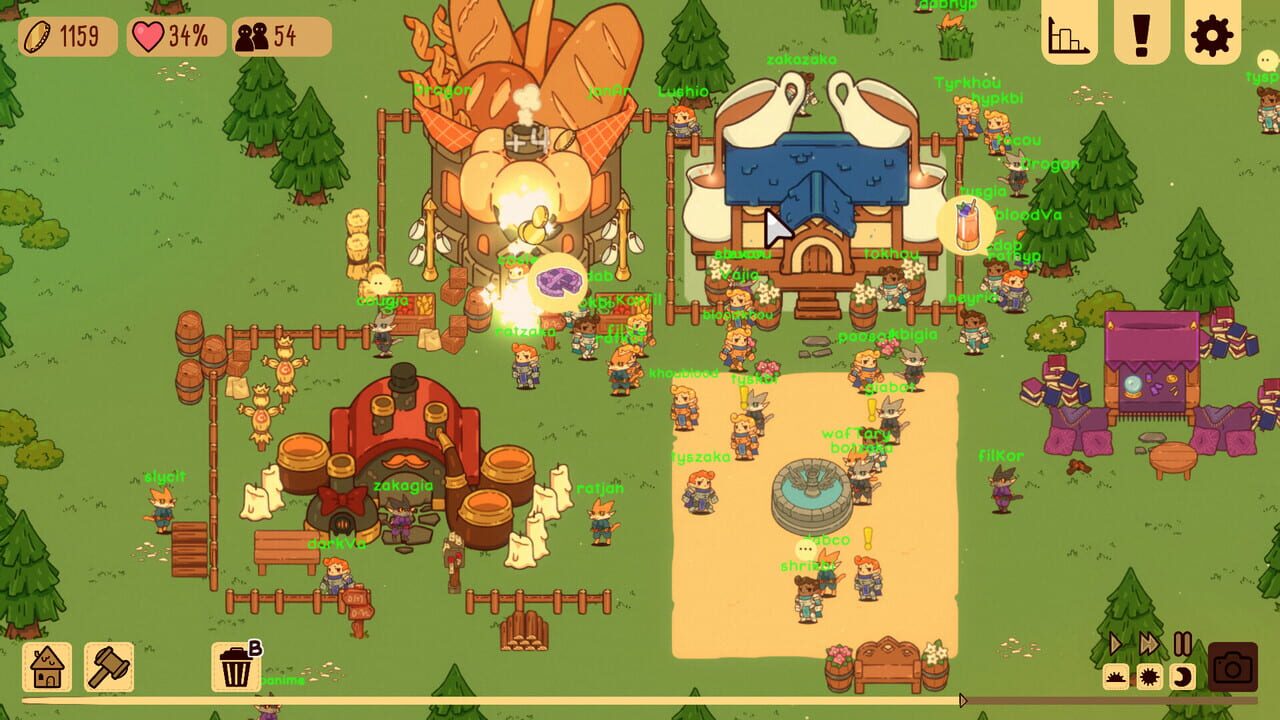1280x720 pixels.
Task: Set game speed to normal play
Action: pyautogui.click(x=1116, y=644)
